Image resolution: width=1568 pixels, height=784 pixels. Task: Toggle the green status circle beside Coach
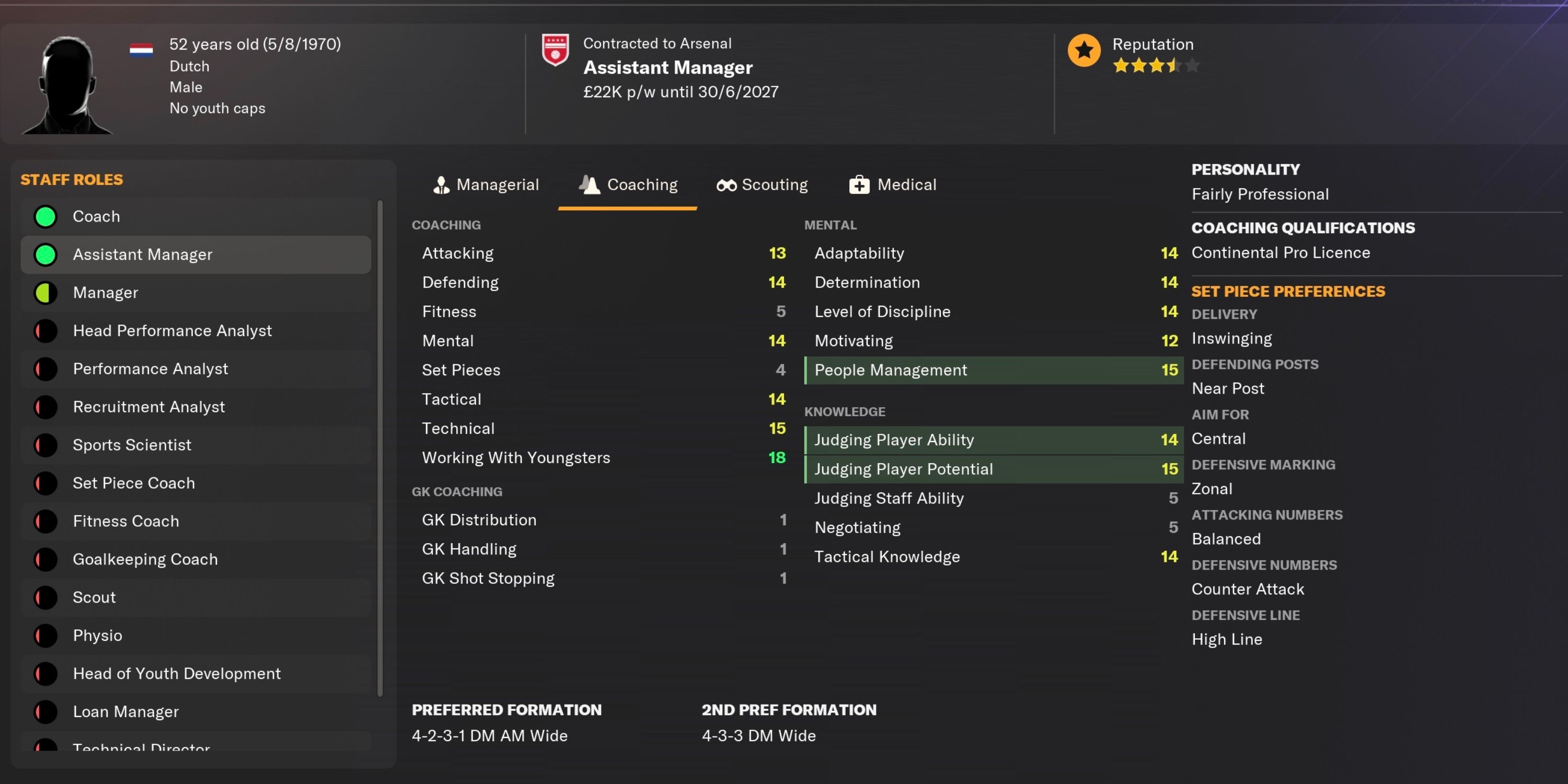coord(45,216)
